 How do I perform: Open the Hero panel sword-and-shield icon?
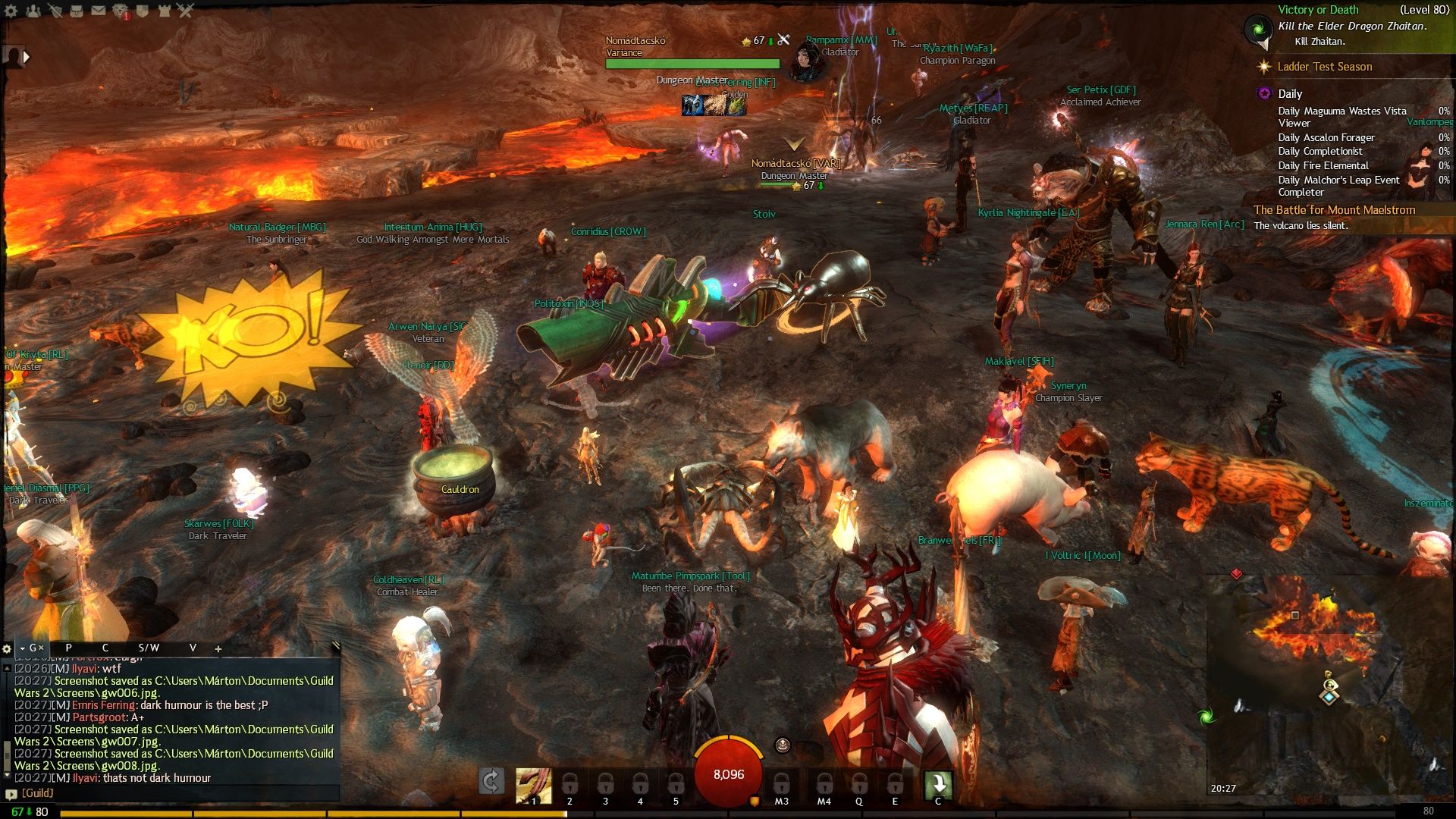click(55, 11)
